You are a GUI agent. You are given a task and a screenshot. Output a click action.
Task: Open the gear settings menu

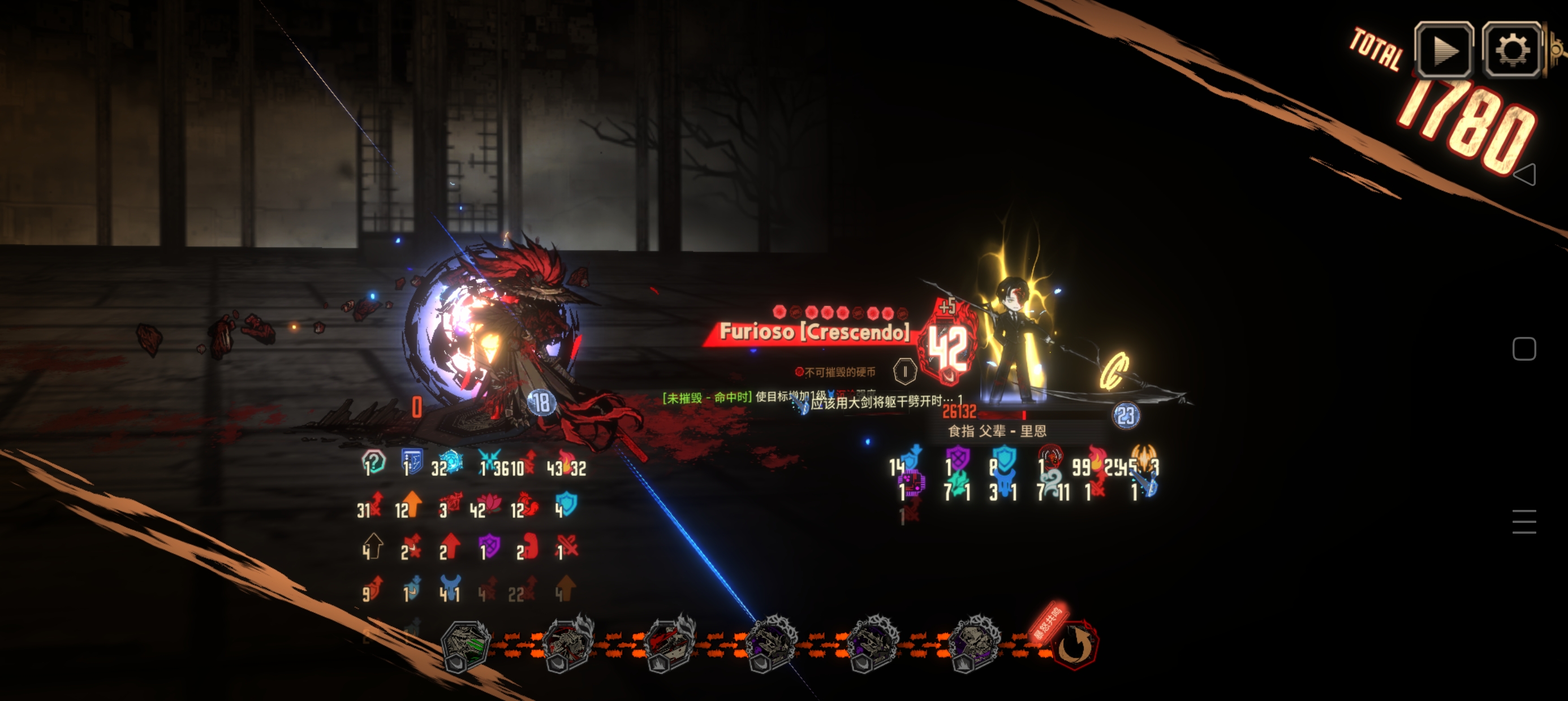click(1512, 50)
